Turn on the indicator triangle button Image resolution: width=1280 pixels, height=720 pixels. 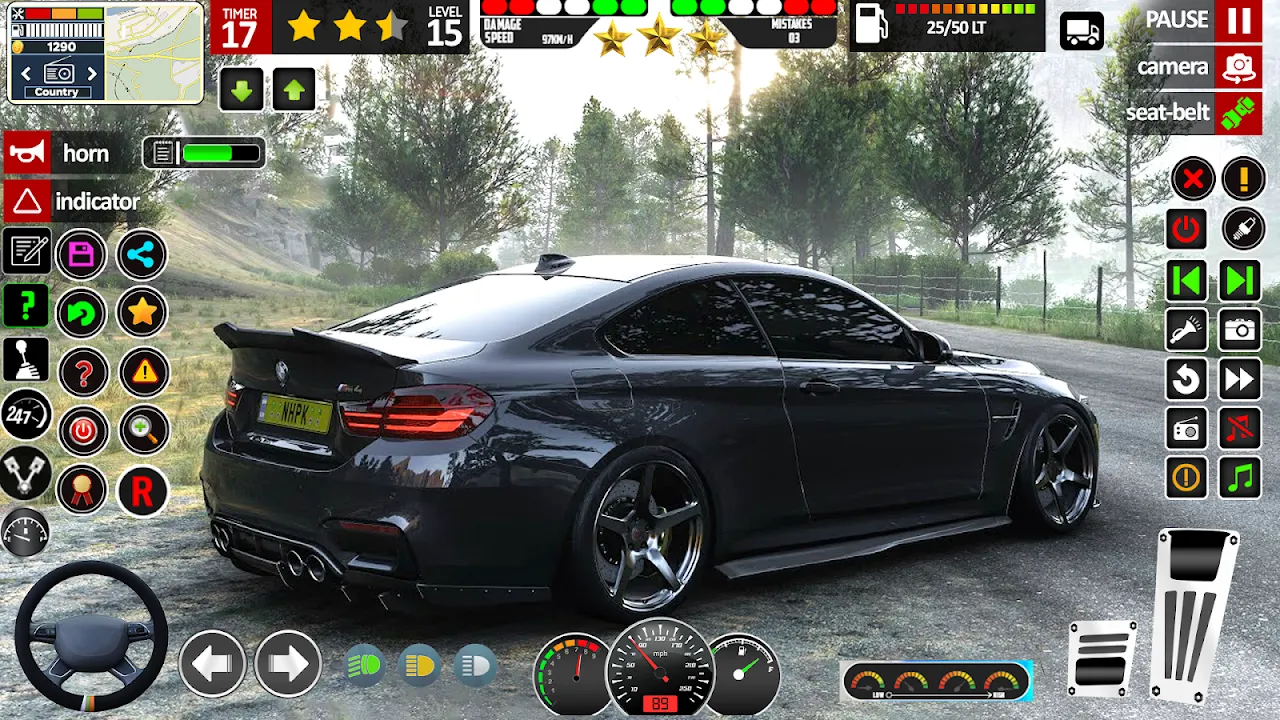tap(27, 202)
